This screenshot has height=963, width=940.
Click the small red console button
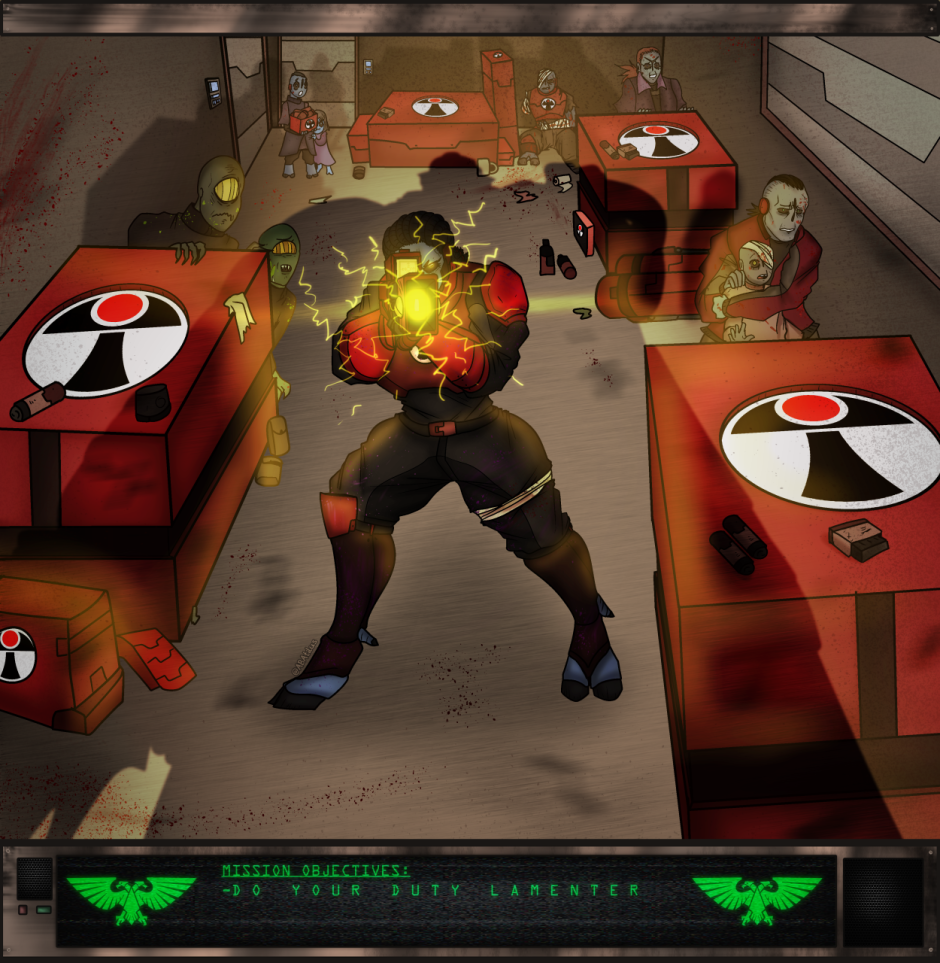click(x=23, y=910)
